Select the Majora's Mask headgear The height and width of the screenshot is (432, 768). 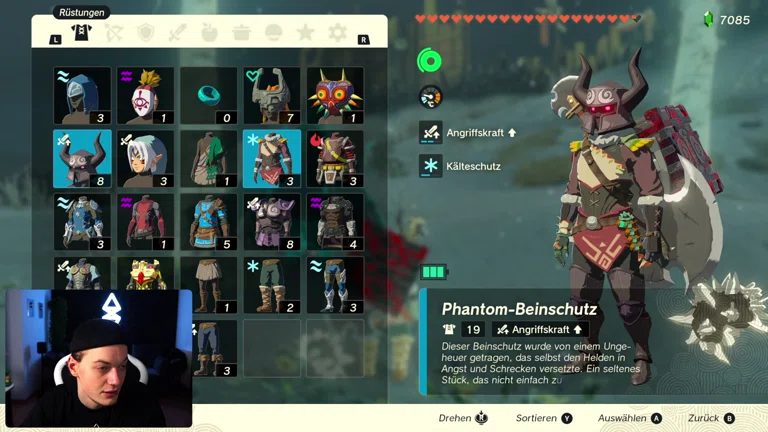point(335,96)
